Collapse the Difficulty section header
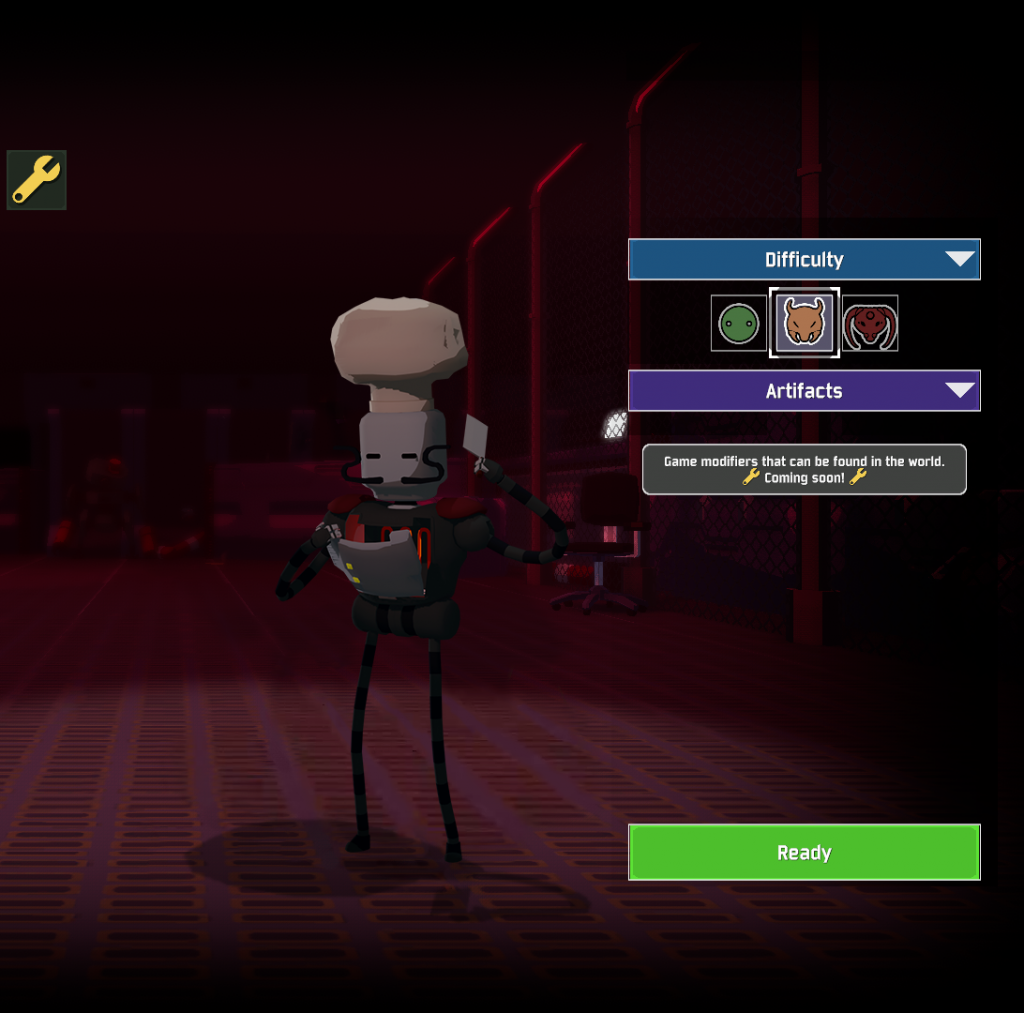 point(803,260)
